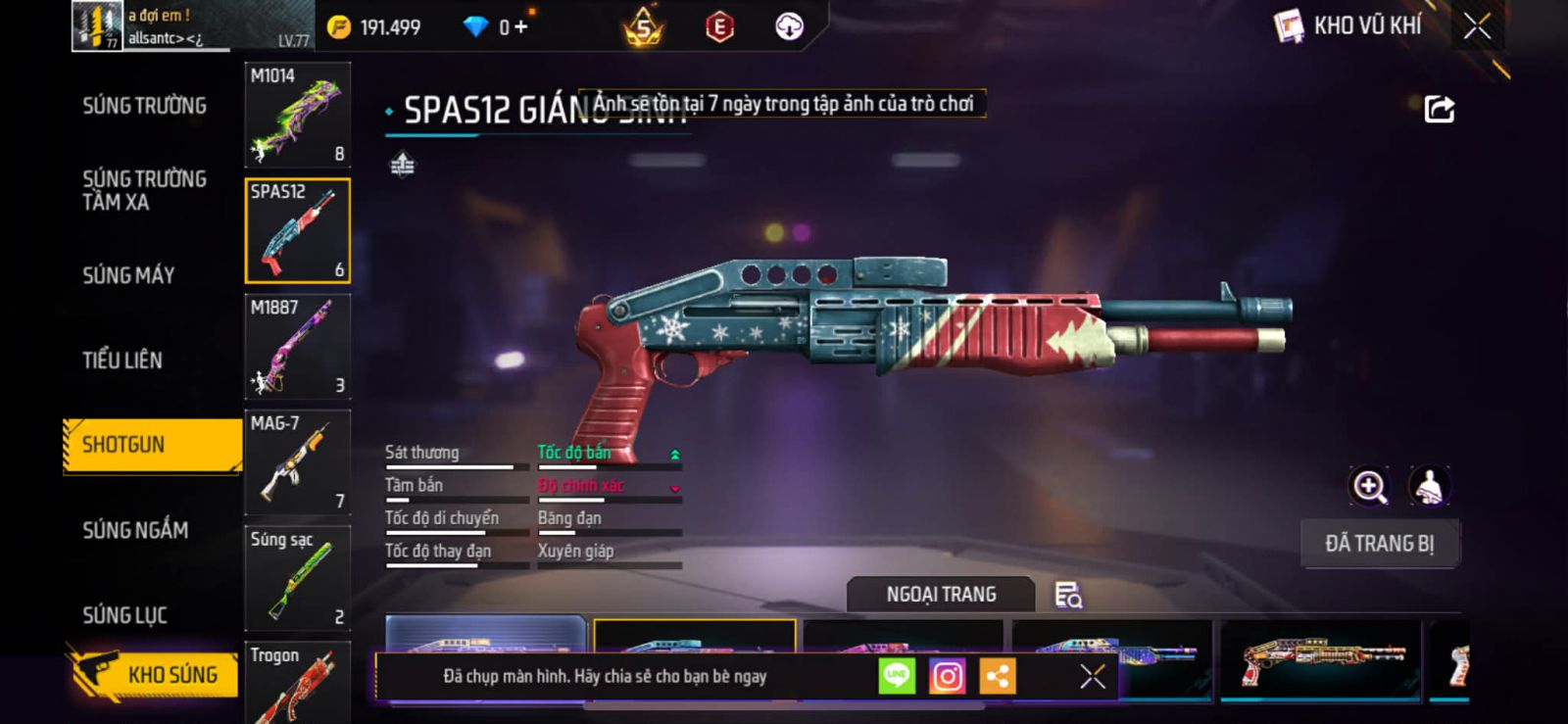Pick the M1887 weapon tile
This screenshot has width=1568, height=724.
point(297,346)
